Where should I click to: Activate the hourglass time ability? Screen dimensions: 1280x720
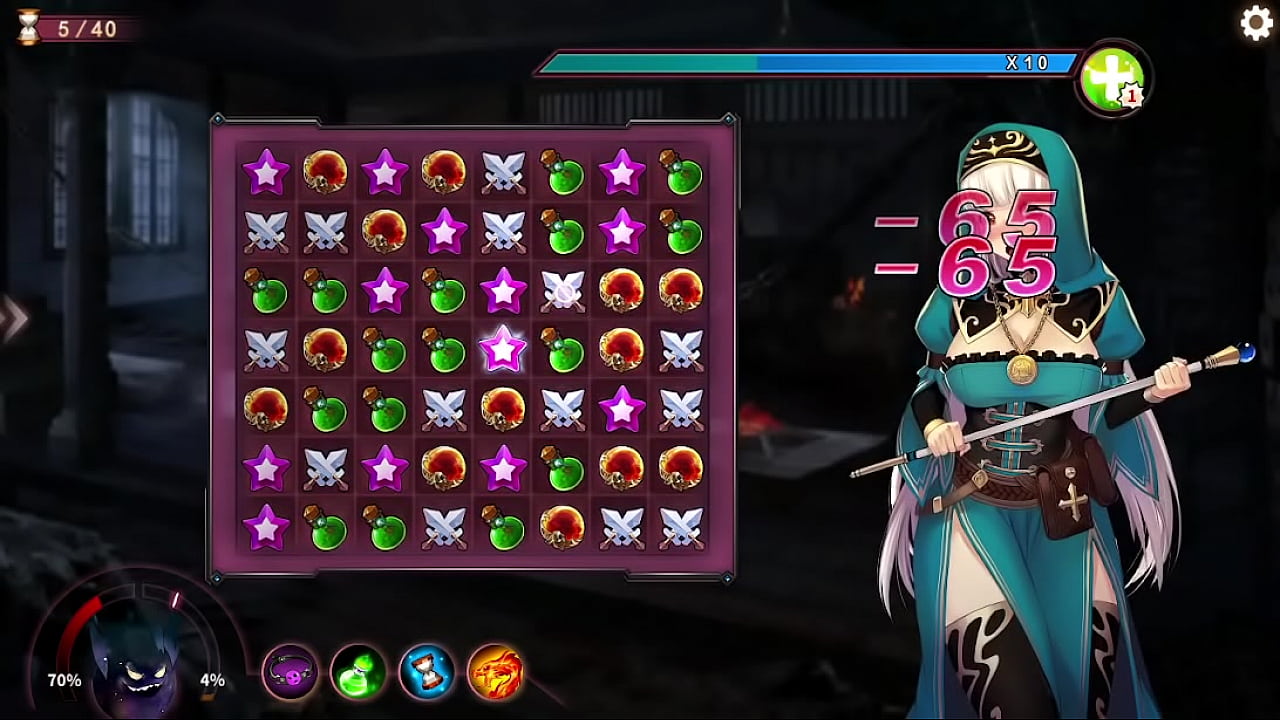point(427,672)
